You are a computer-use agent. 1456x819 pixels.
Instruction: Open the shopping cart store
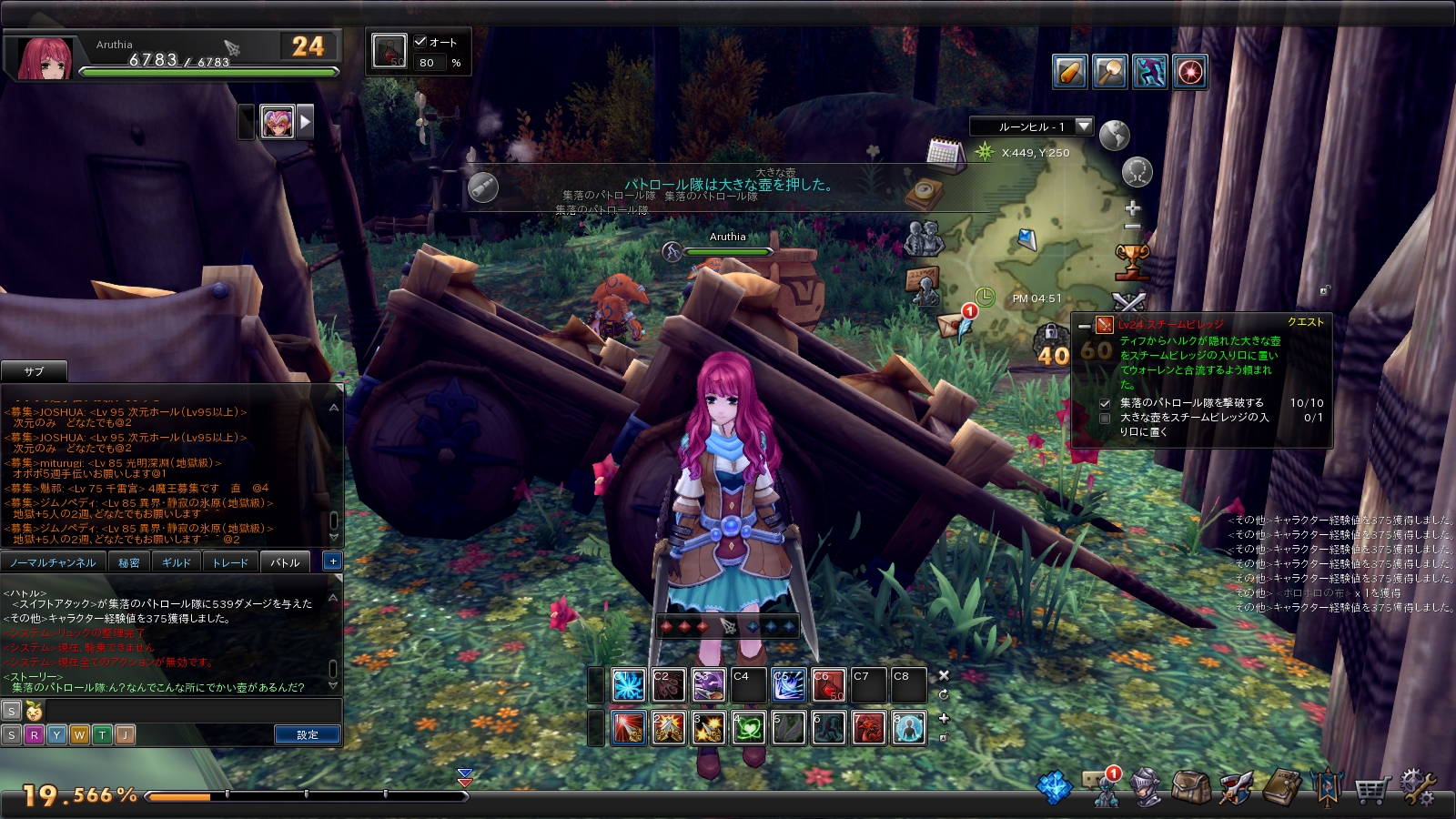(x=1370, y=790)
